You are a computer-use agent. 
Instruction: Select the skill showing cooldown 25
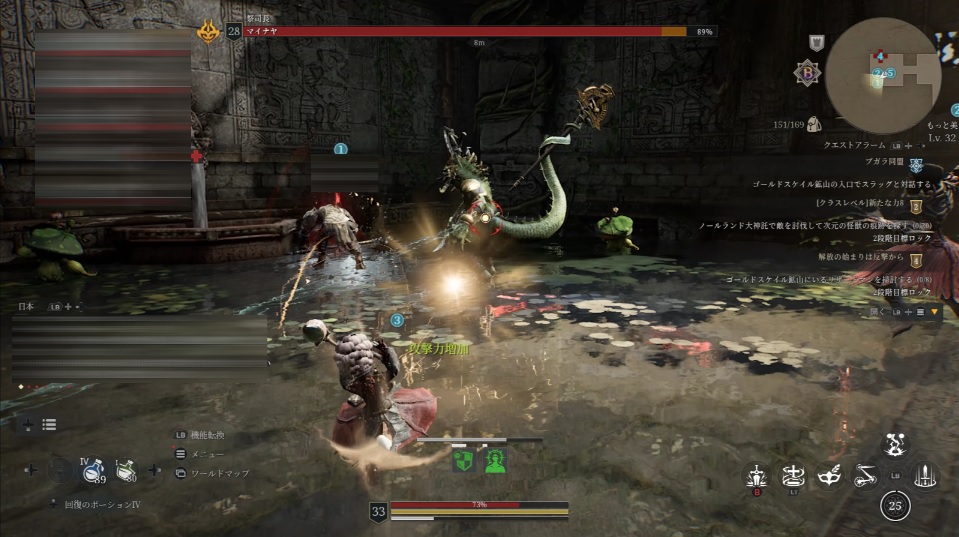point(895,506)
